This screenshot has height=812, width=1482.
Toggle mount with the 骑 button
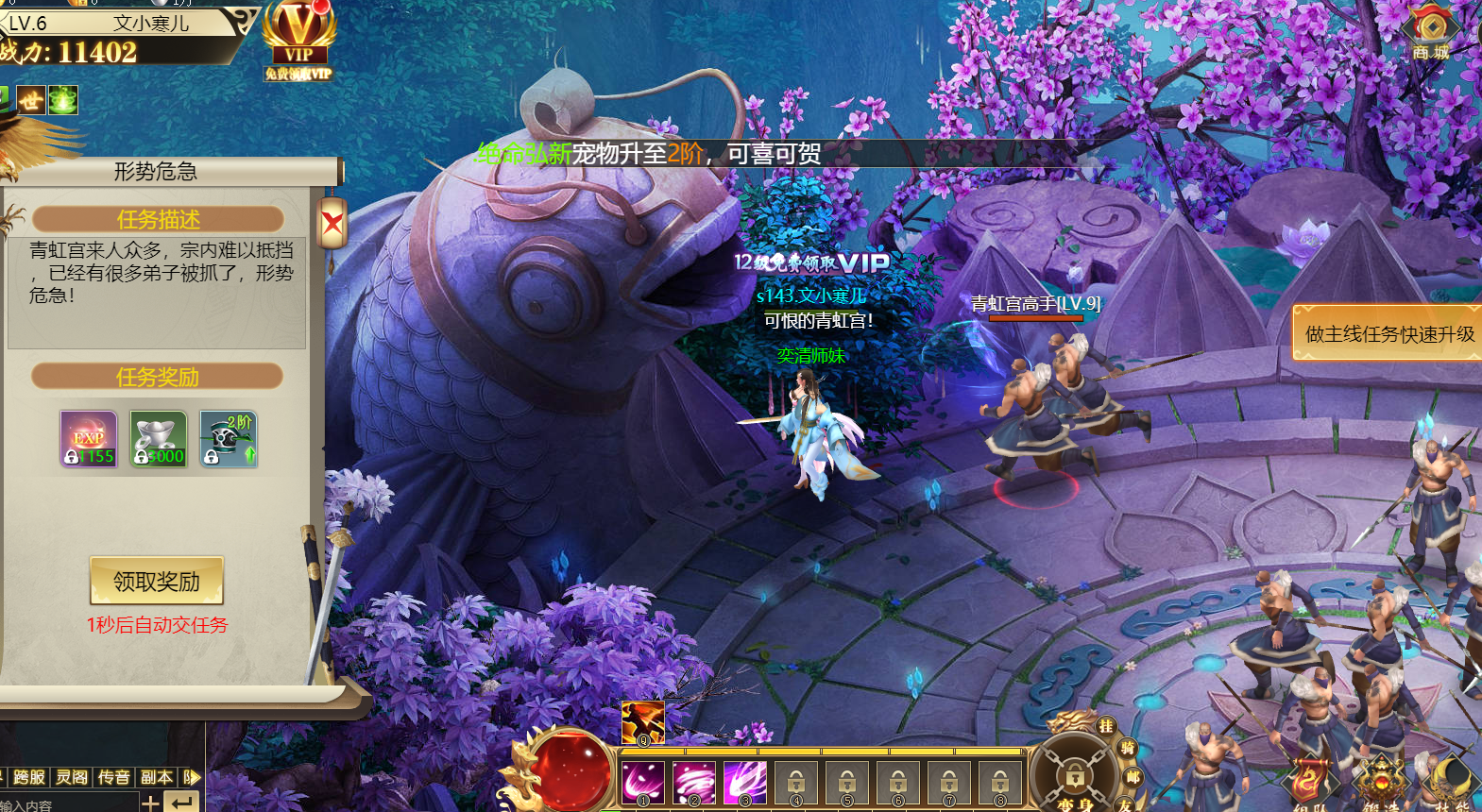[x=1127, y=749]
